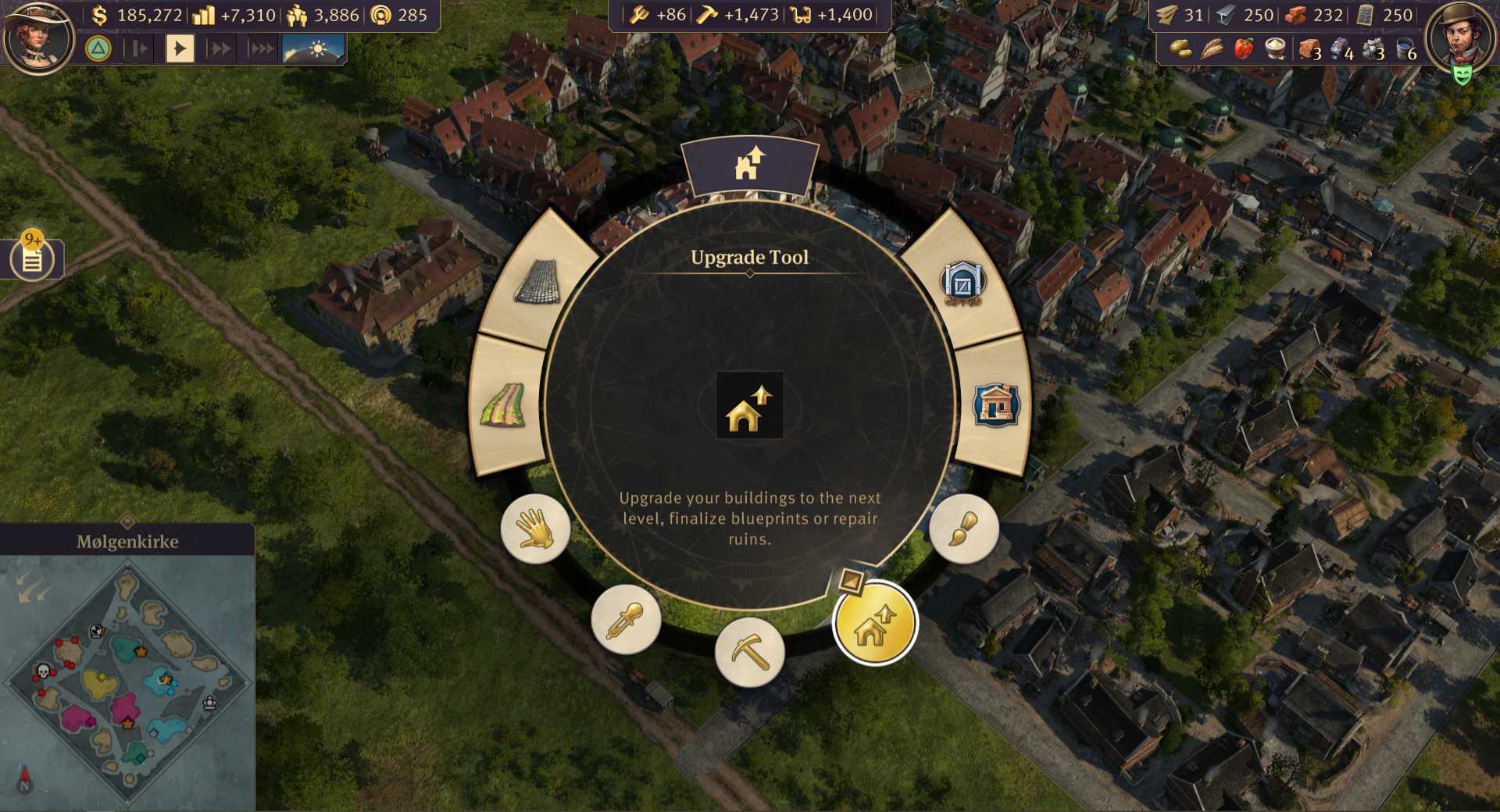
Task: Select the paintbrush tool
Action: pyautogui.click(x=963, y=529)
